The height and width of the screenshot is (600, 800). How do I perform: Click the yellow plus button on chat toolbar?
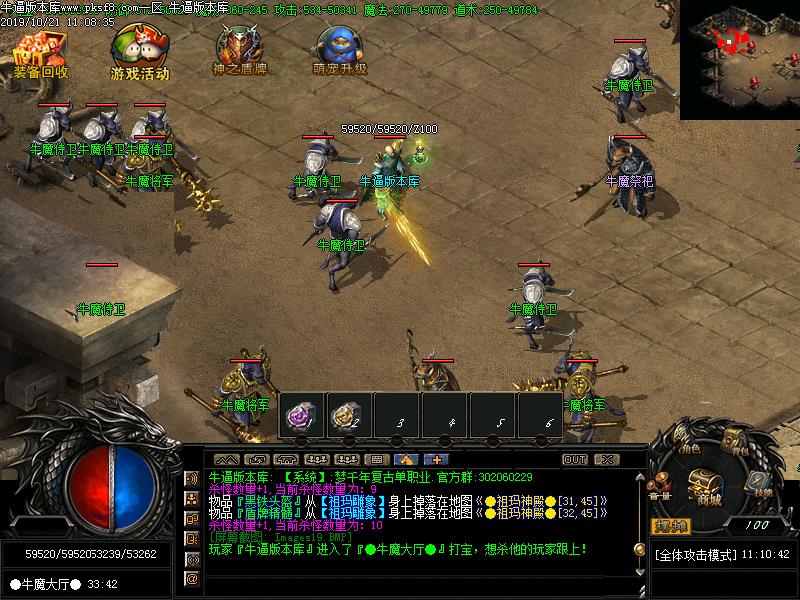(436, 460)
